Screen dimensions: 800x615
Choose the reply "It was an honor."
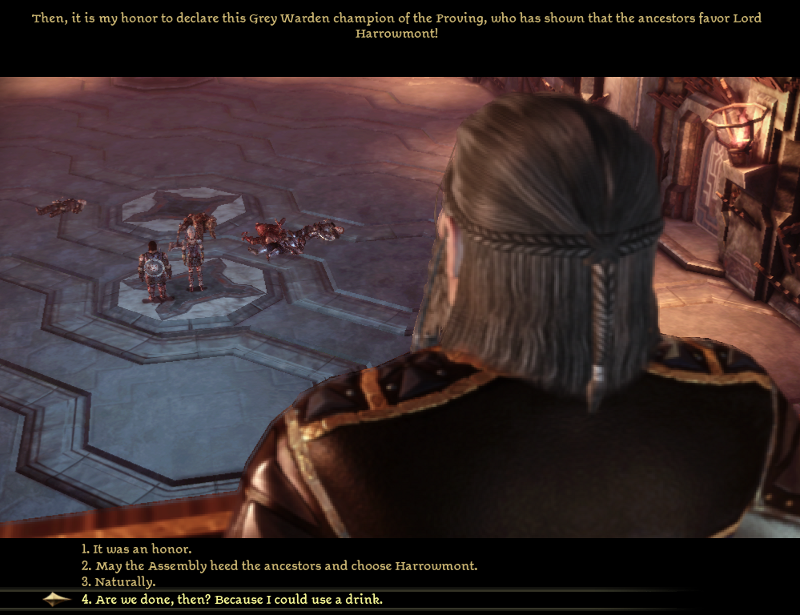tap(136, 549)
